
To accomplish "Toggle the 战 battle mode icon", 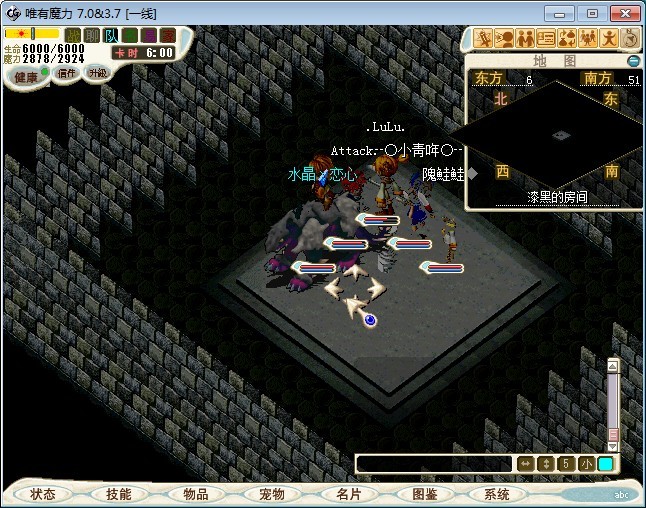I will click(x=73, y=36).
